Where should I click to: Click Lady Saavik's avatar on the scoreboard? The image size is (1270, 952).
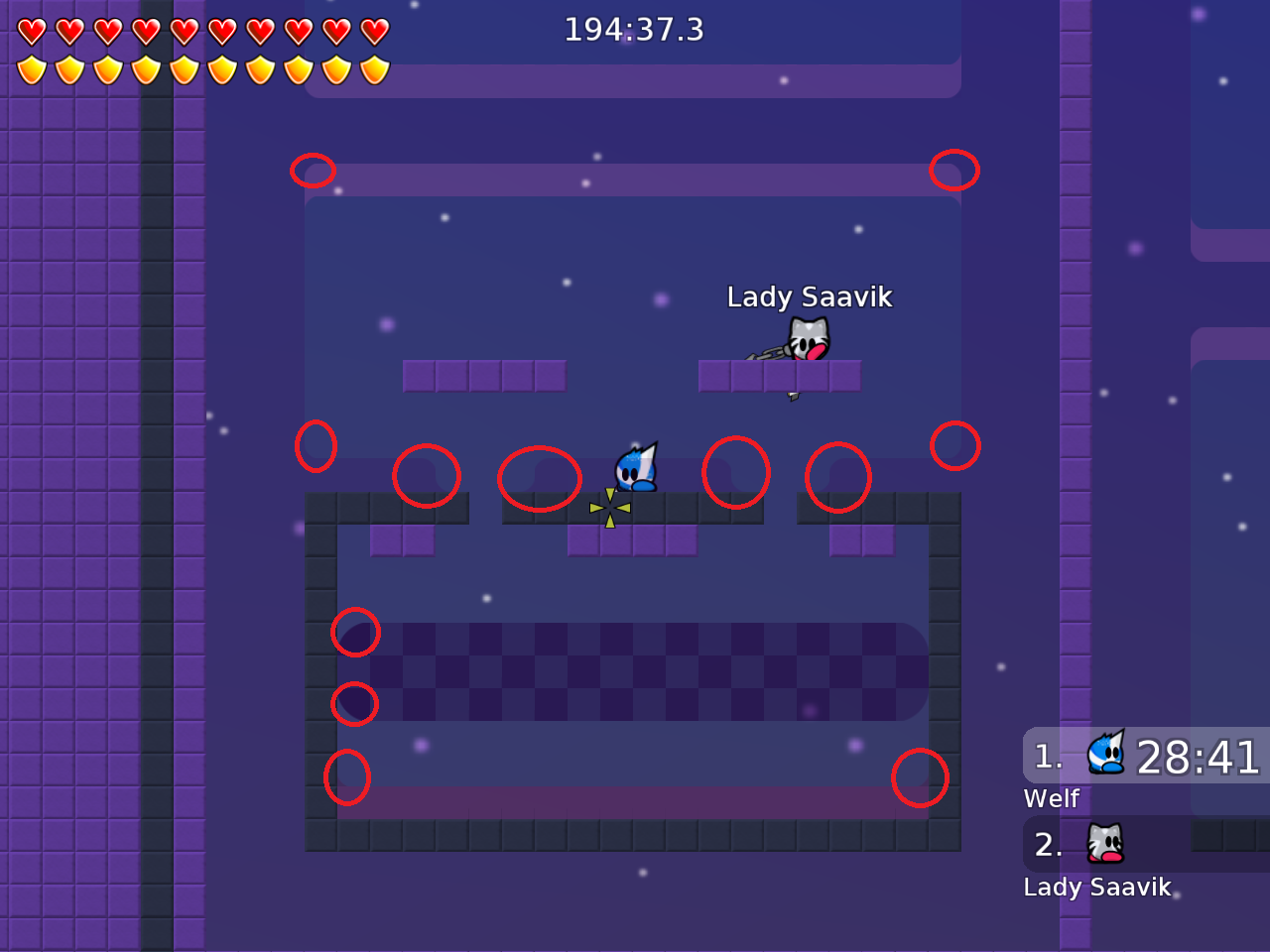[x=1104, y=843]
